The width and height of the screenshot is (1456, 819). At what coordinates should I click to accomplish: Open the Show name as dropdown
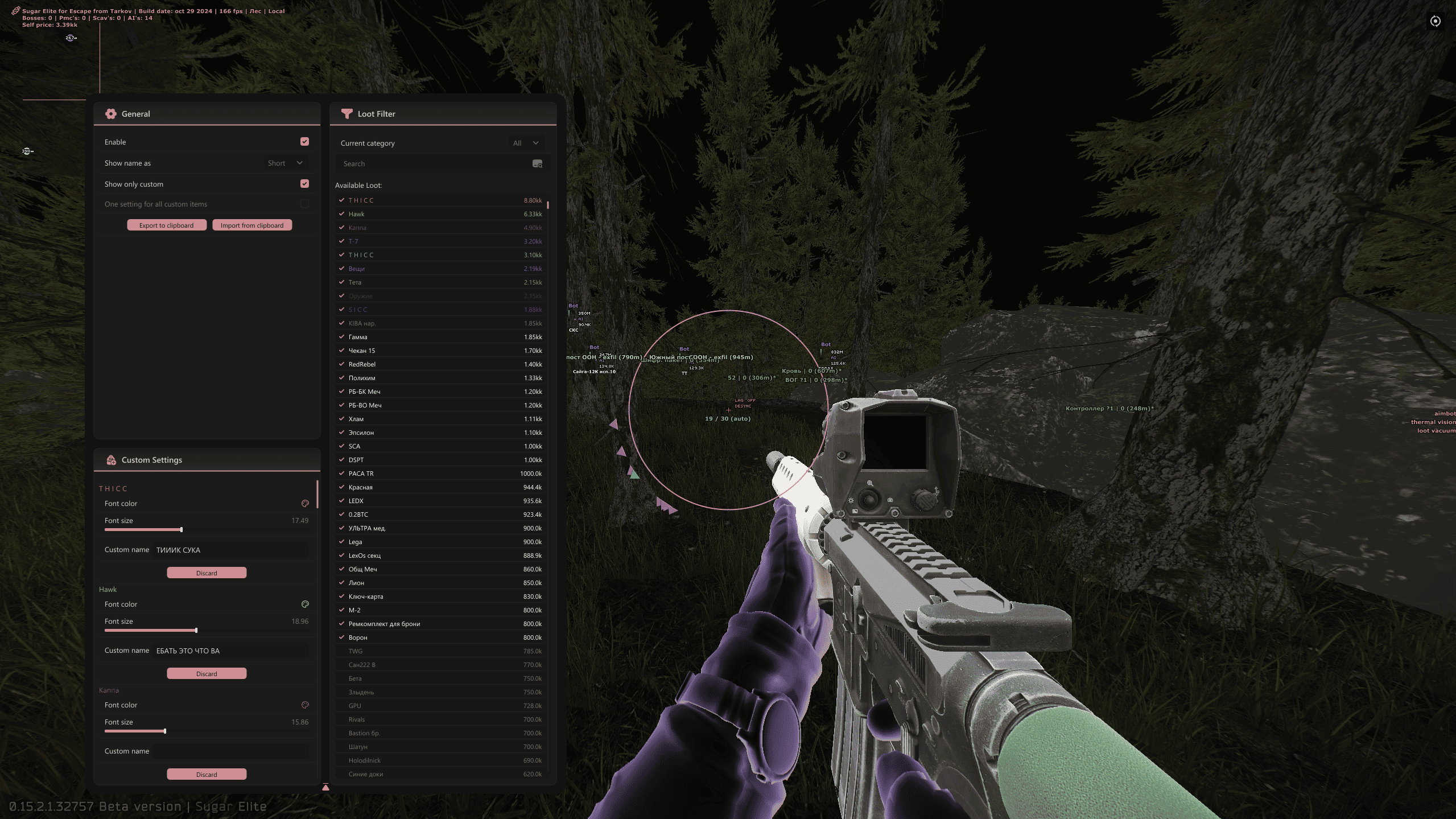[286, 163]
